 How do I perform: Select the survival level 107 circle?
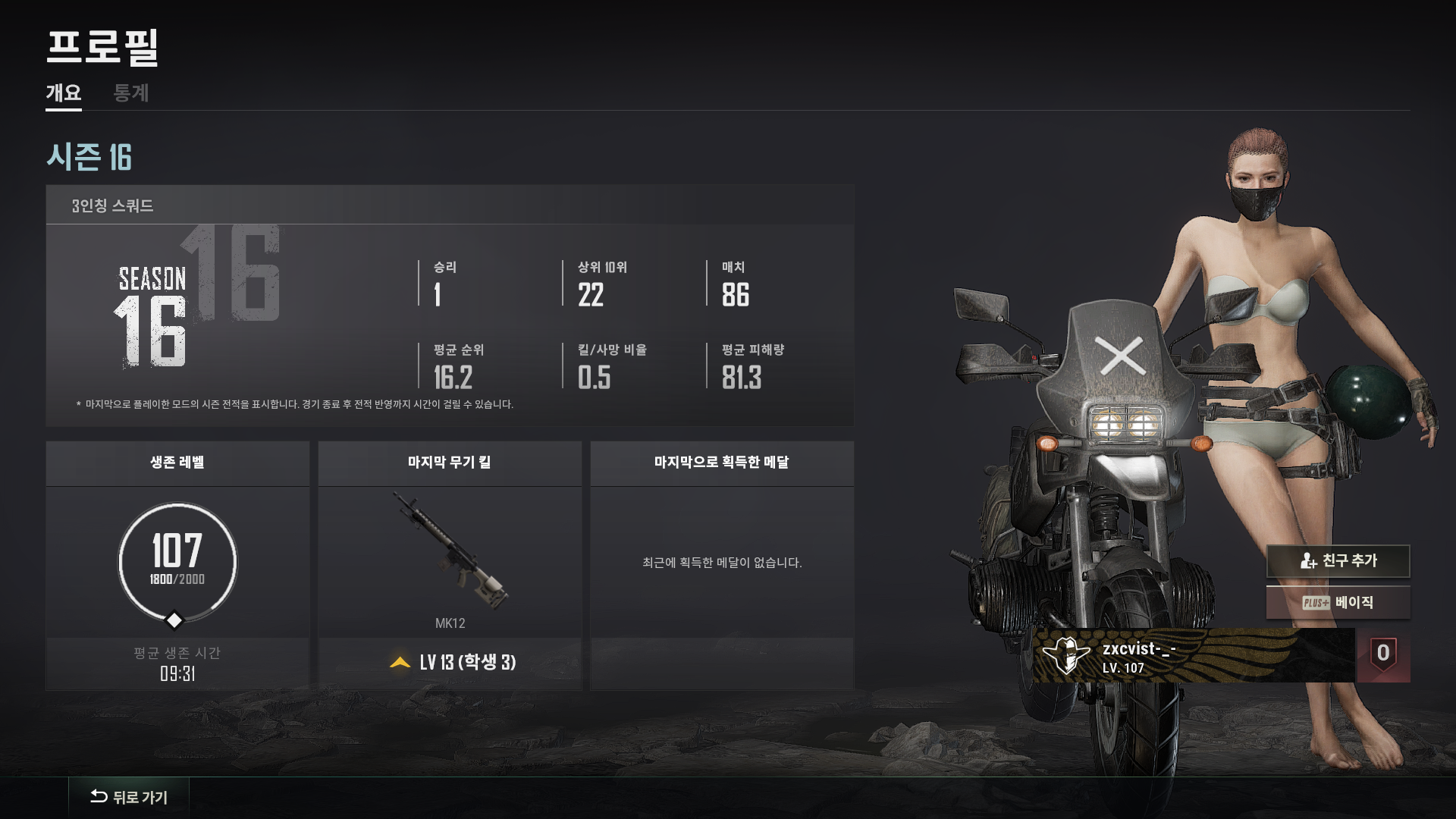[x=177, y=563]
